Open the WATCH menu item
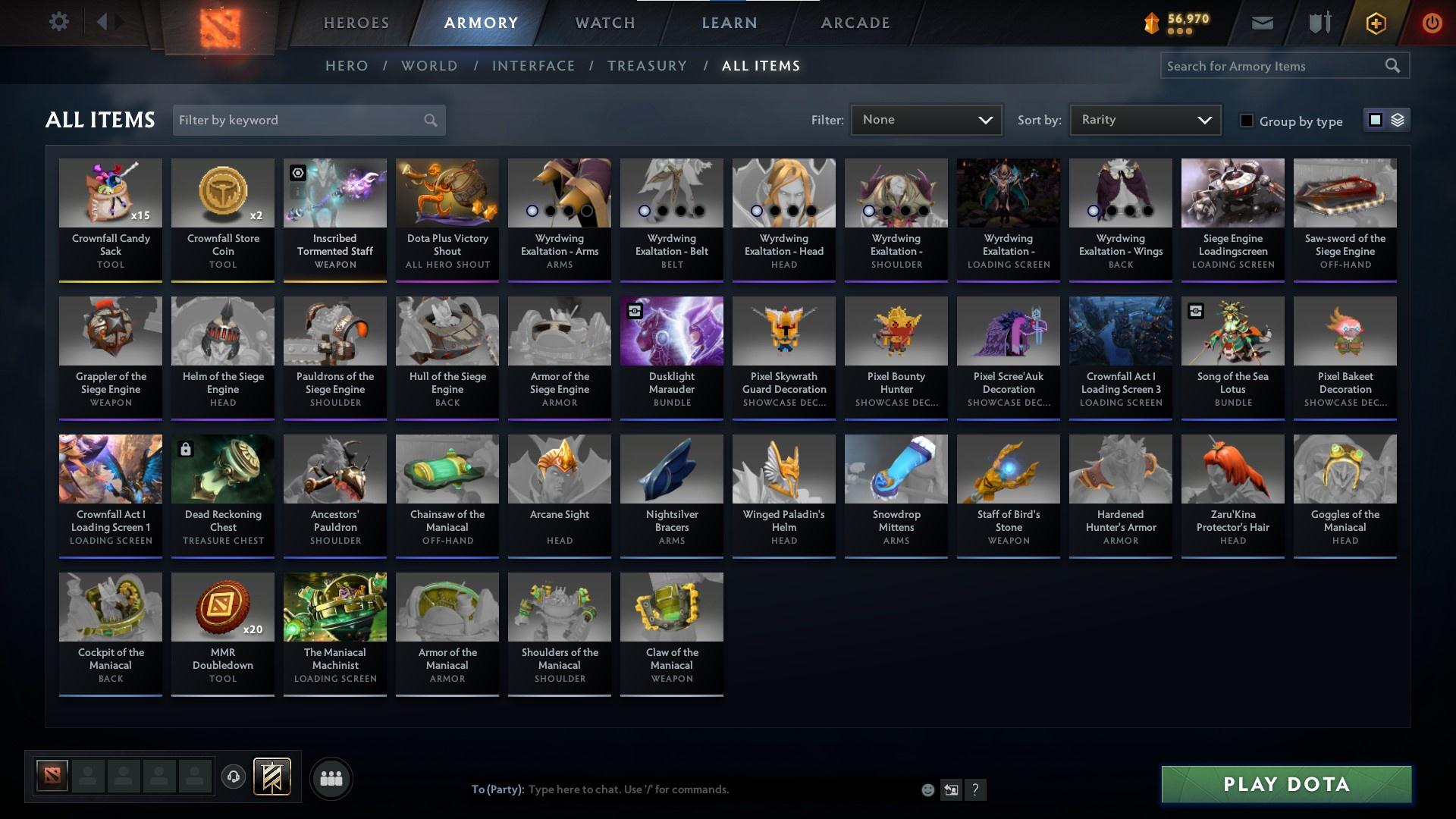Screen dimensions: 1456x819 click(603, 22)
